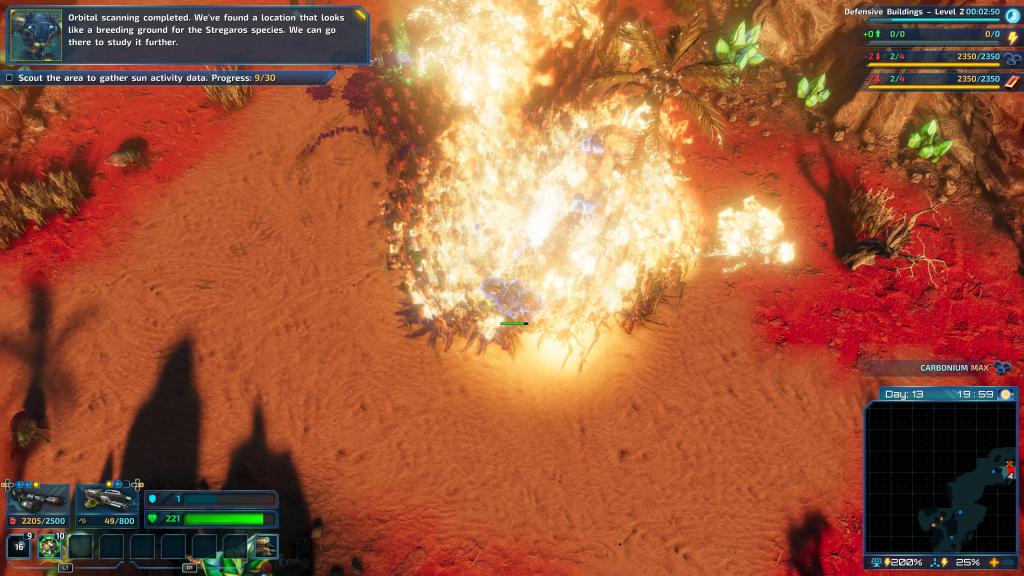Click the orbital scanning message portrait

point(35,35)
